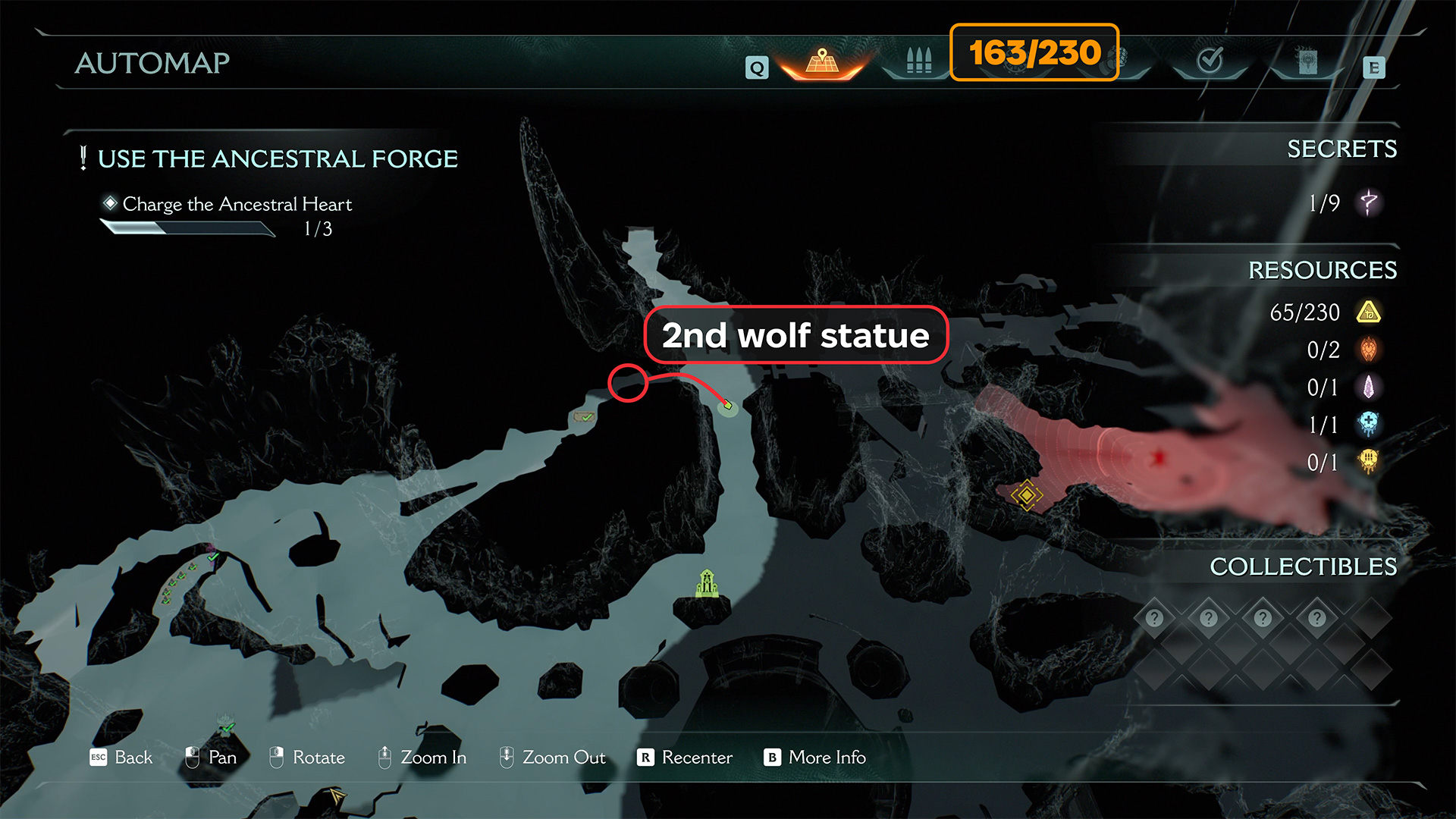Click the gold resource triangle icon
1456x819 pixels.
(1369, 312)
